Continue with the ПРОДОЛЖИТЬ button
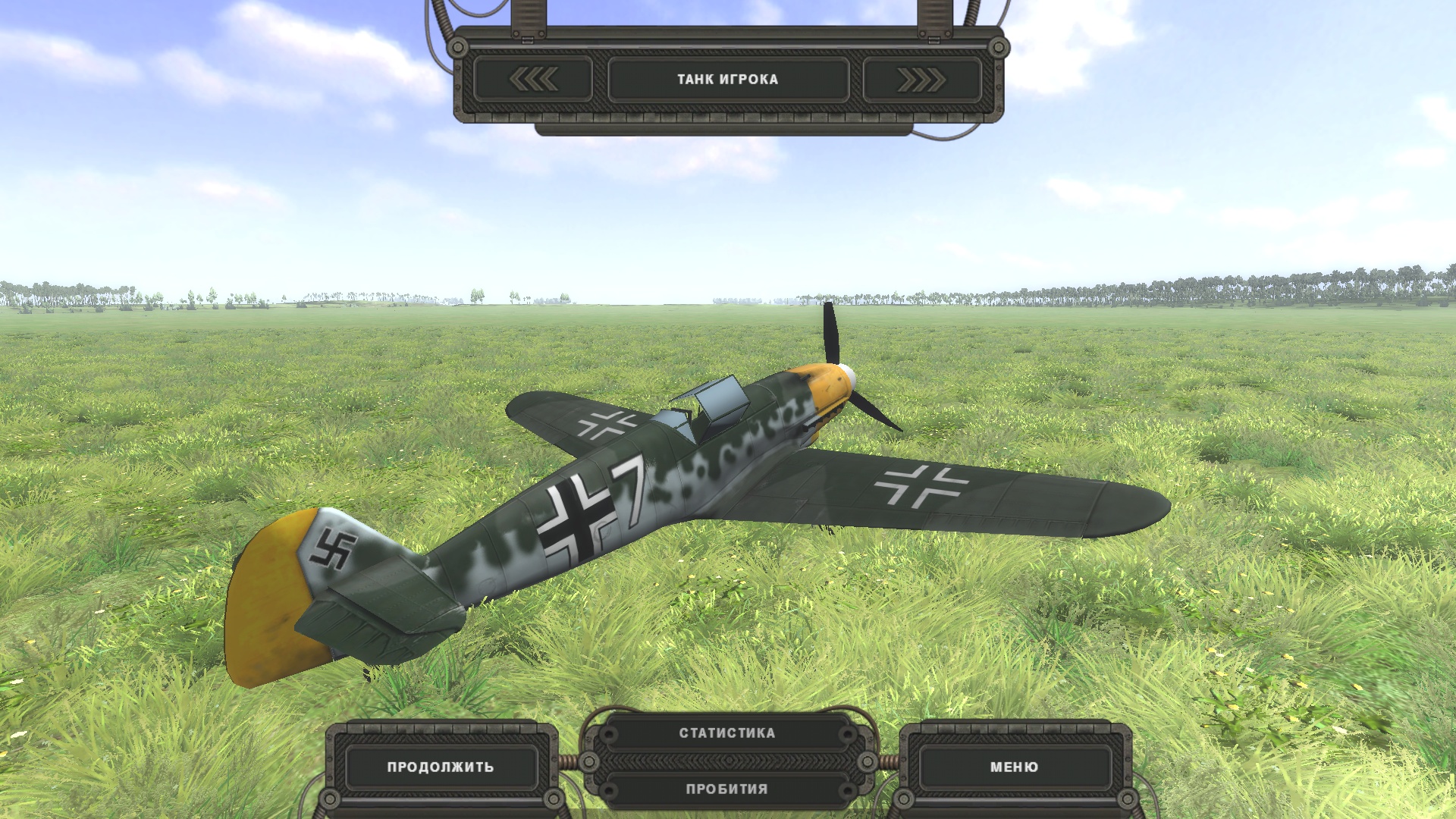This screenshot has height=819, width=1456. (441, 767)
